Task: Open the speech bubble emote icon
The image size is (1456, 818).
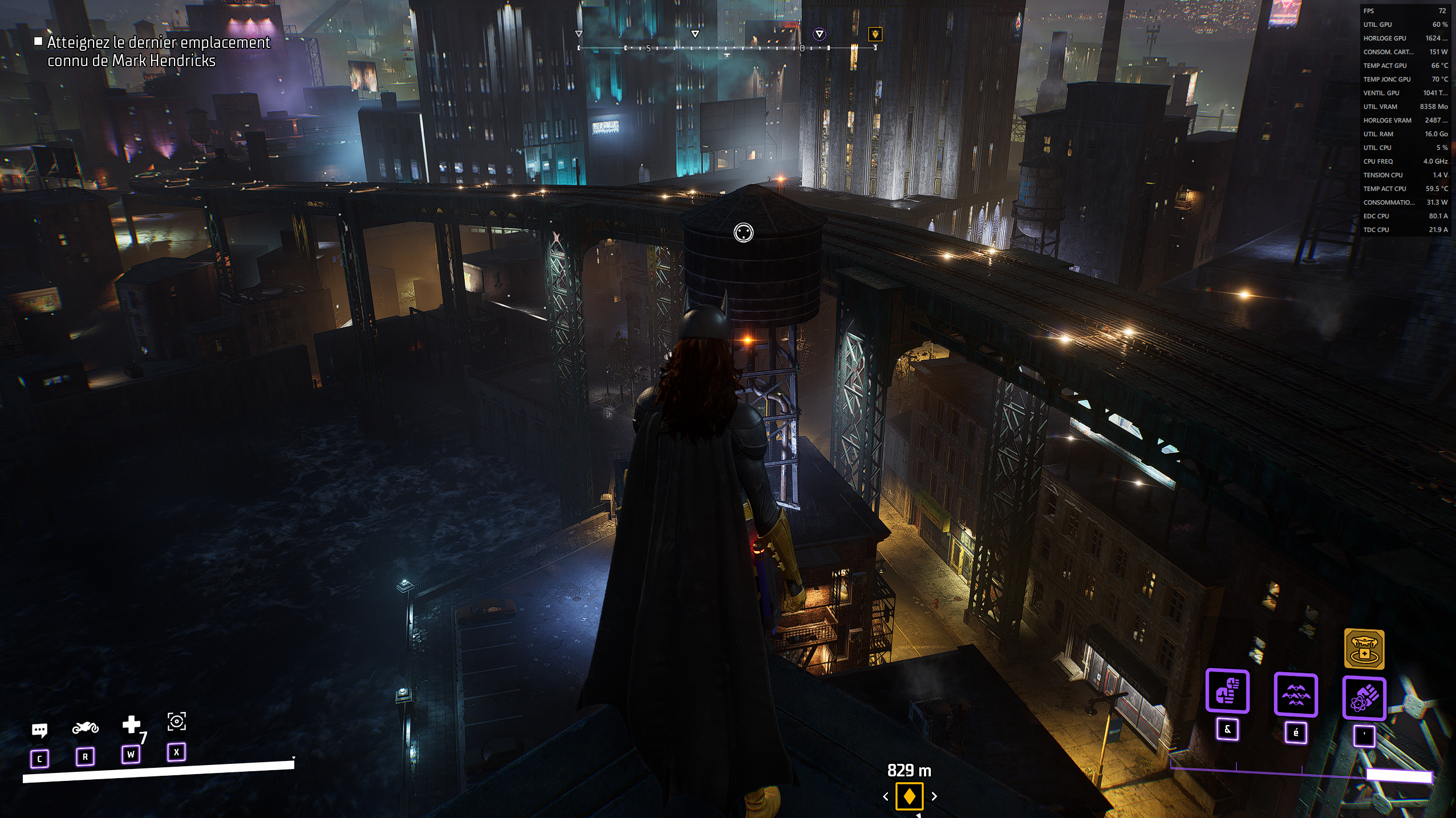Action: pos(39,730)
